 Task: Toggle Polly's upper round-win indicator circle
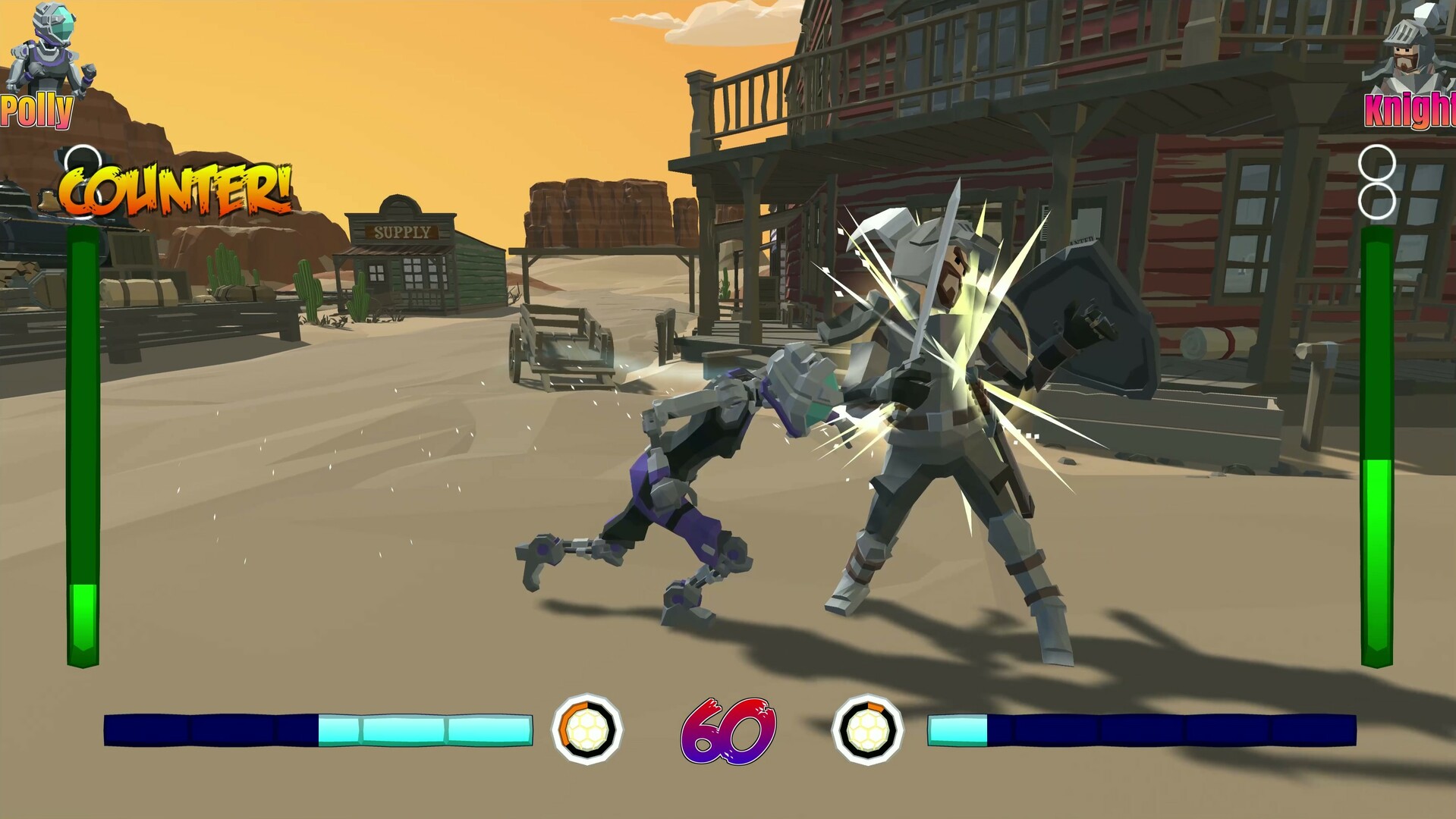pyautogui.click(x=83, y=159)
